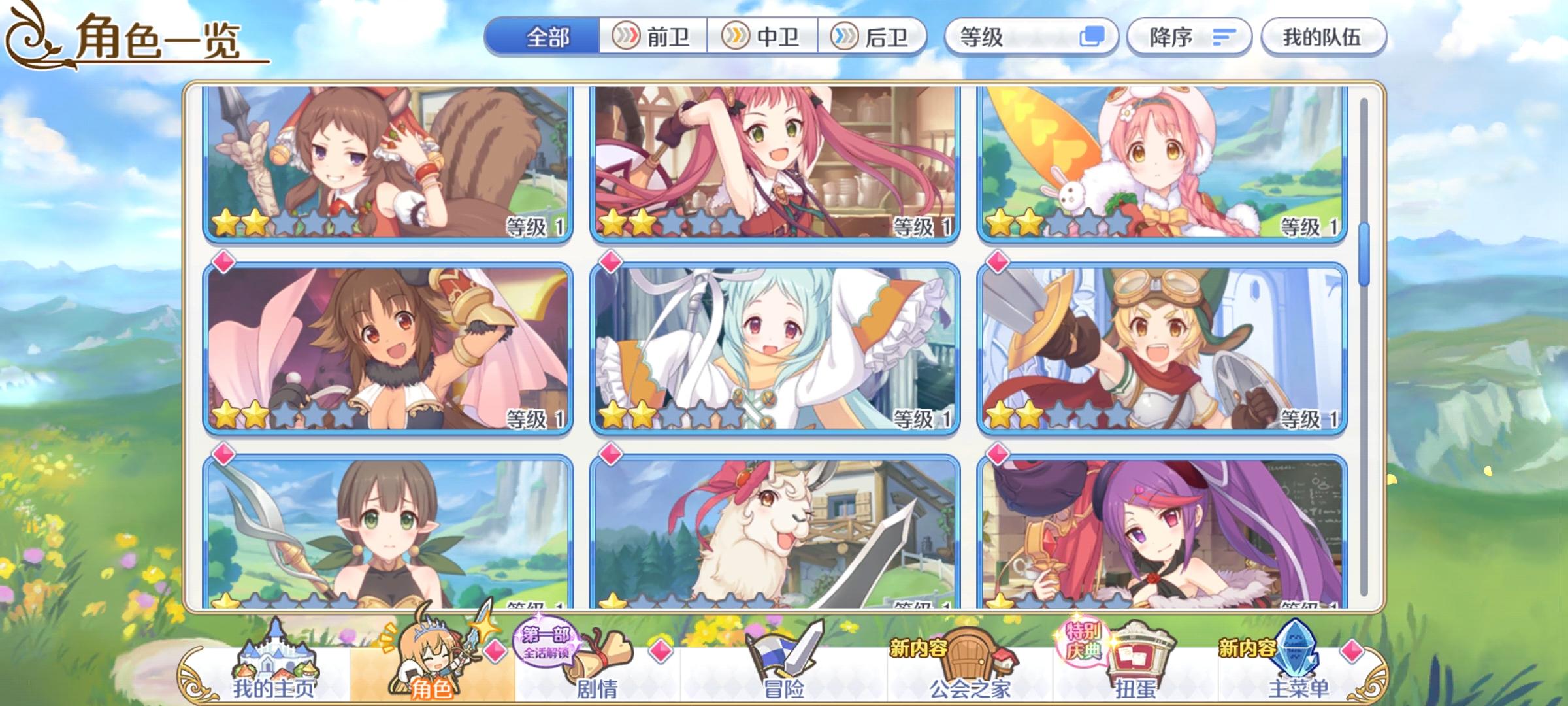
Task: Click the copy icon beside the 等级 filter
Action: [1098, 37]
